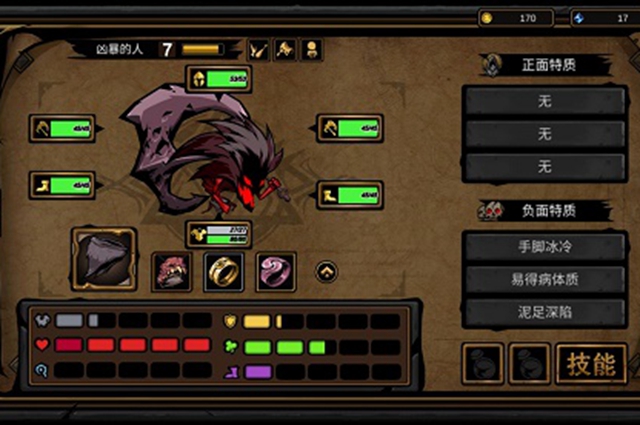Select the 手脚冰冷 negative trait
The image size is (640, 425).
[x=545, y=245]
